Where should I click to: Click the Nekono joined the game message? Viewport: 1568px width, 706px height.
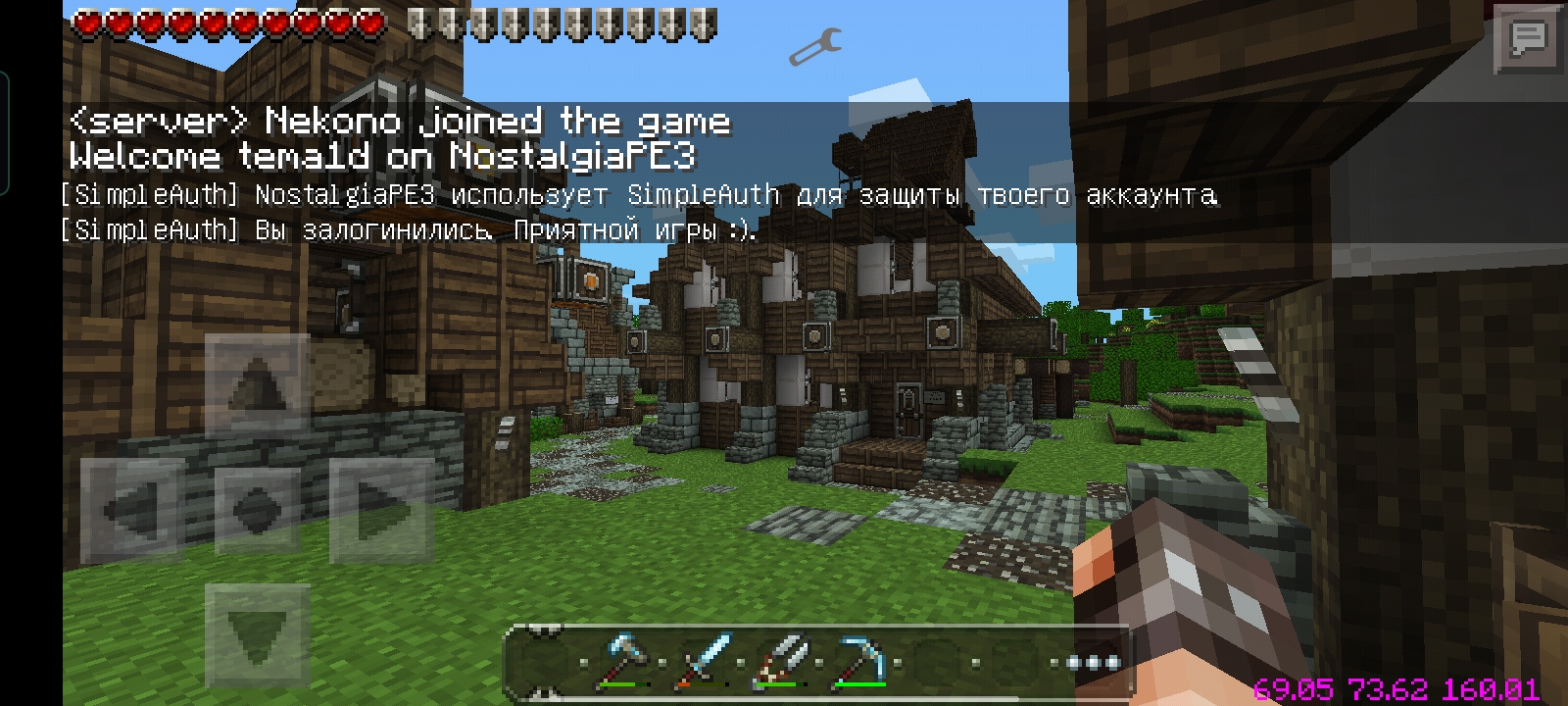tap(399, 120)
